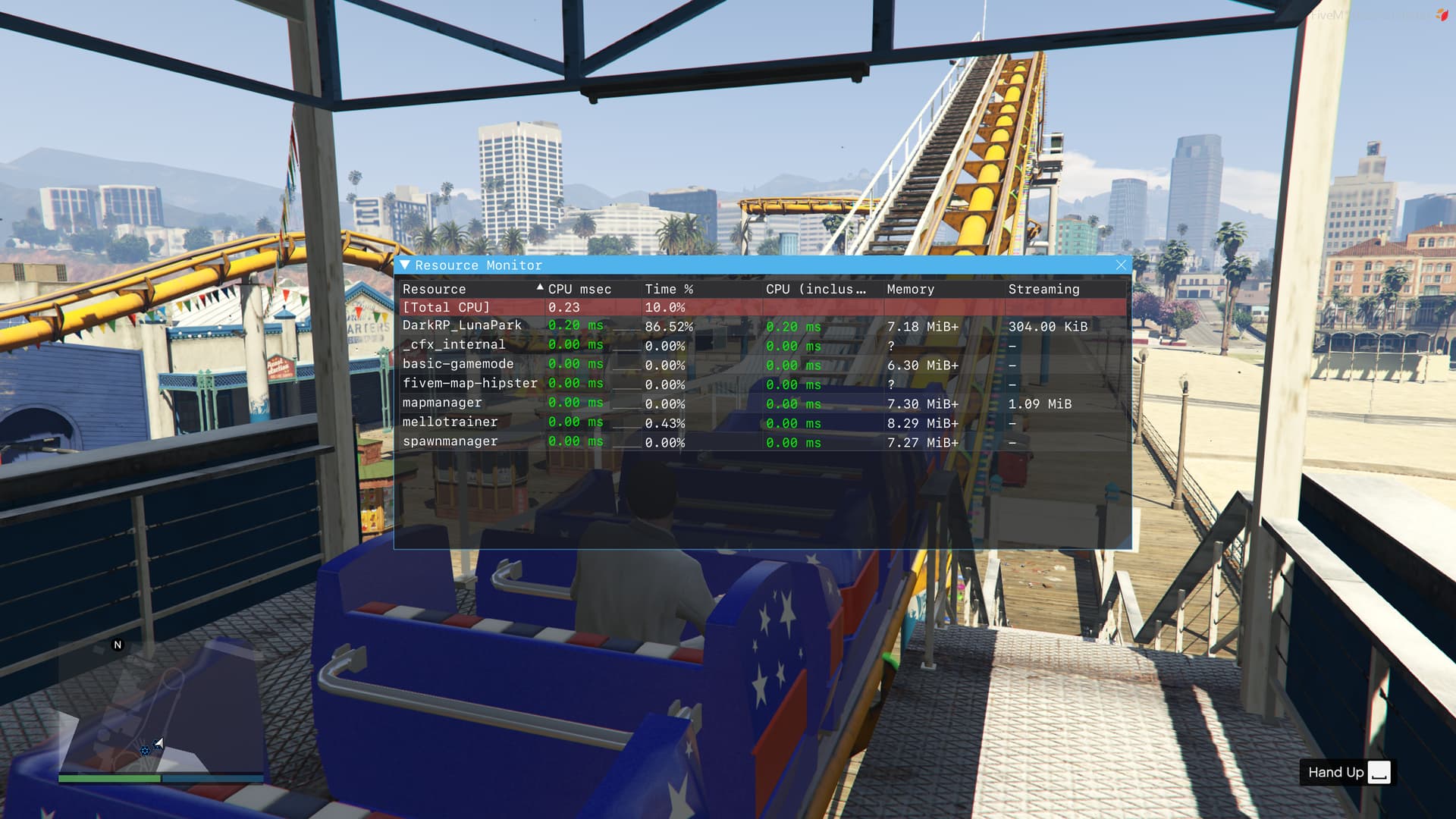Click the blue title bar of Resource Monitor
Image resolution: width=1456 pixels, height=819 pixels.
pyautogui.click(x=758, y=265)
